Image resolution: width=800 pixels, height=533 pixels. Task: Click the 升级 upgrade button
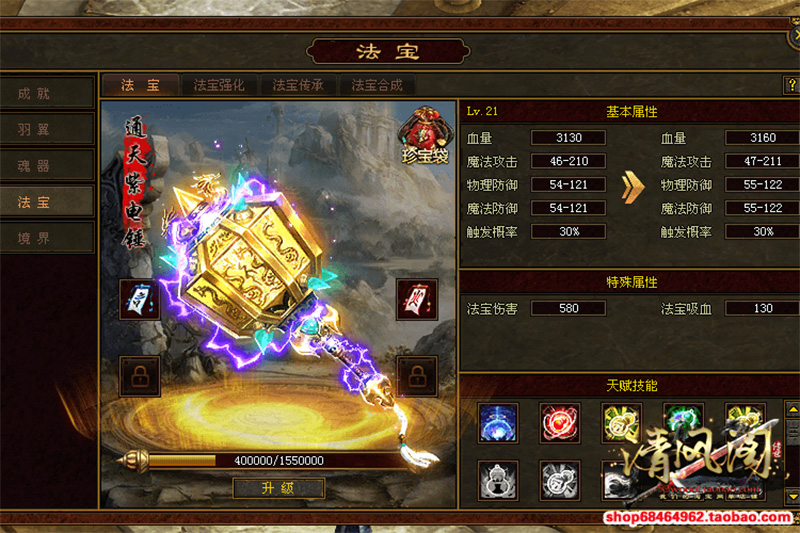click(279, 489)
